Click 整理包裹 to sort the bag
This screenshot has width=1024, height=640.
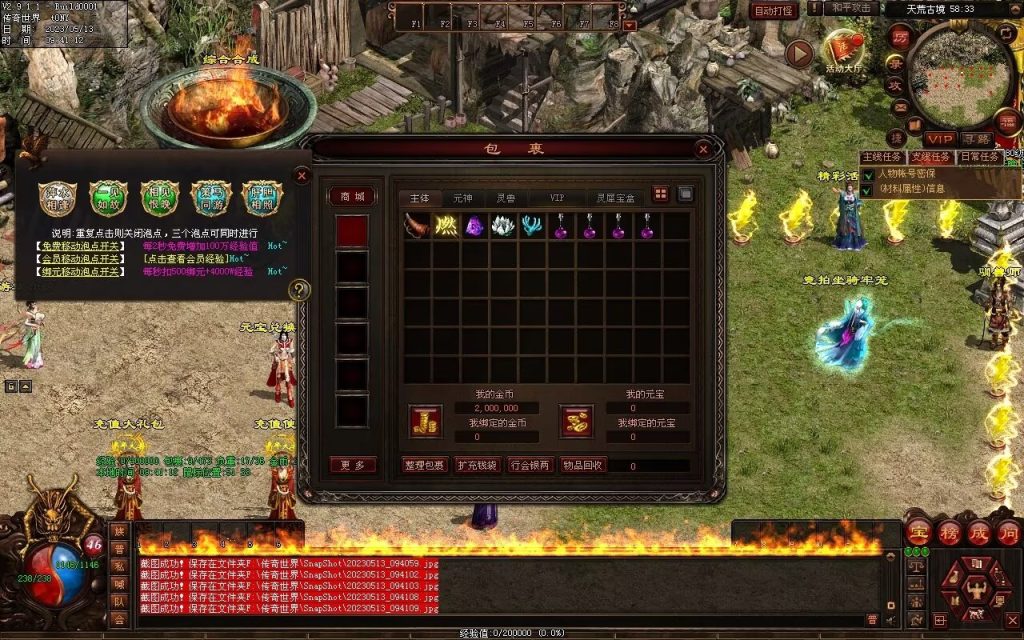(424, 465)
